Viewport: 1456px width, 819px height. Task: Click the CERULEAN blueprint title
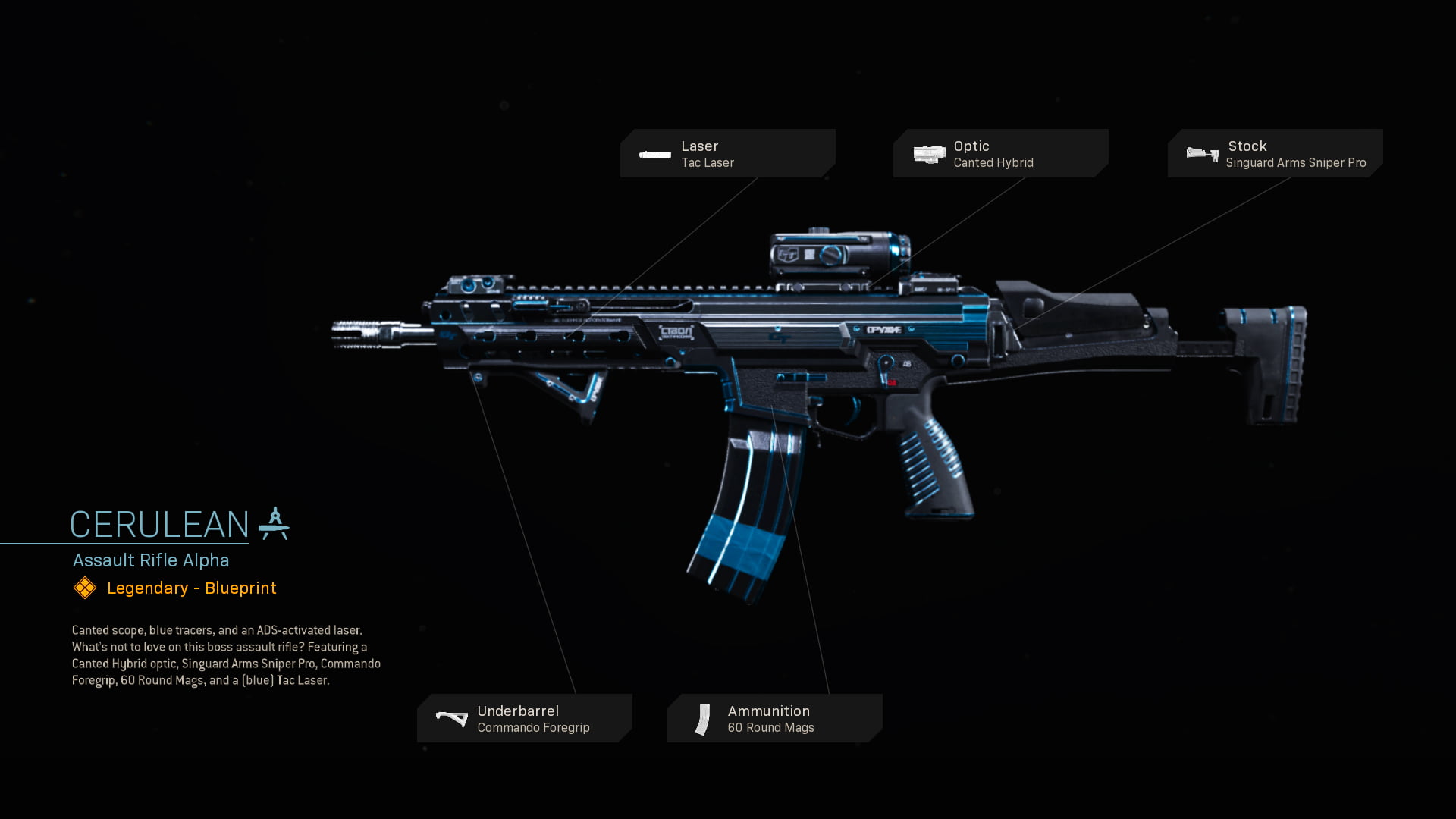[x=159, y=523]
